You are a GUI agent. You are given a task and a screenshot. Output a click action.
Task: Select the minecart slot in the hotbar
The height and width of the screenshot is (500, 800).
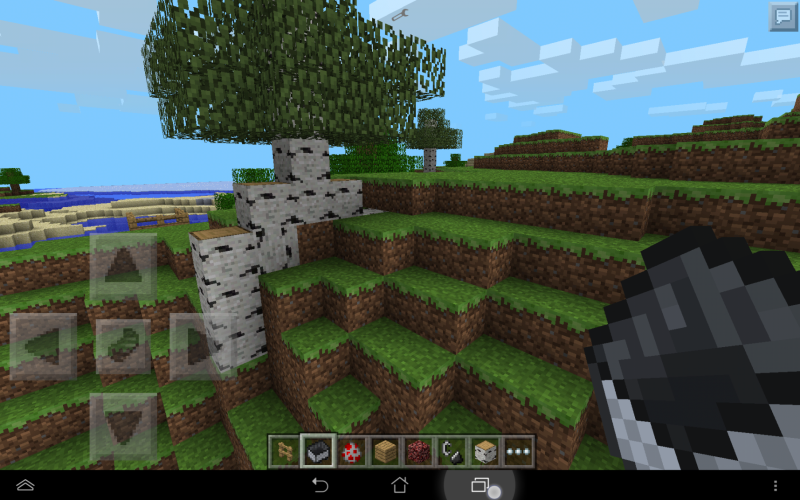(318, 450)
